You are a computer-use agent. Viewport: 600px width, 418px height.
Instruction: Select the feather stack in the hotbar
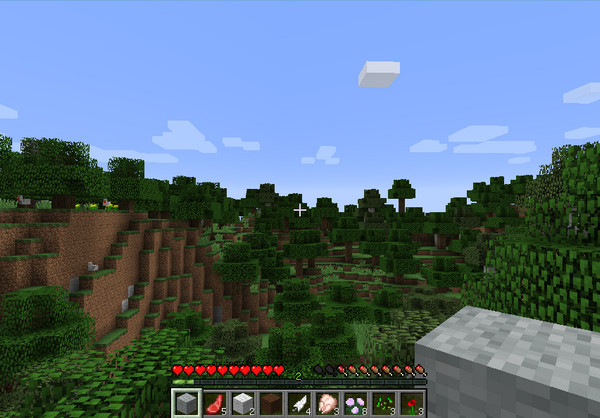click(298, 404)
